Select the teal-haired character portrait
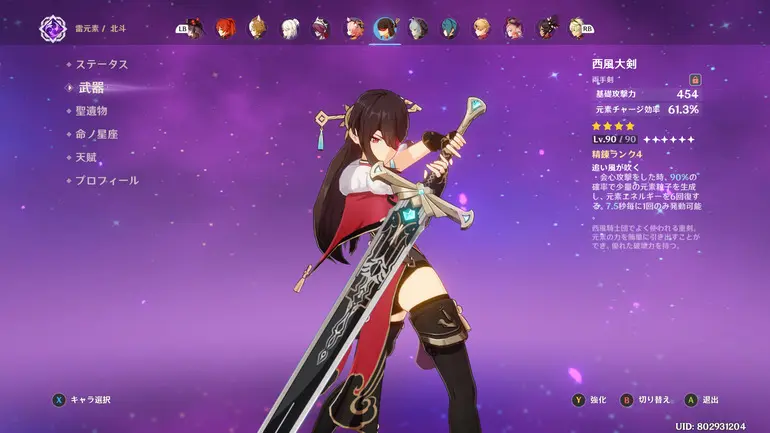 449,28
